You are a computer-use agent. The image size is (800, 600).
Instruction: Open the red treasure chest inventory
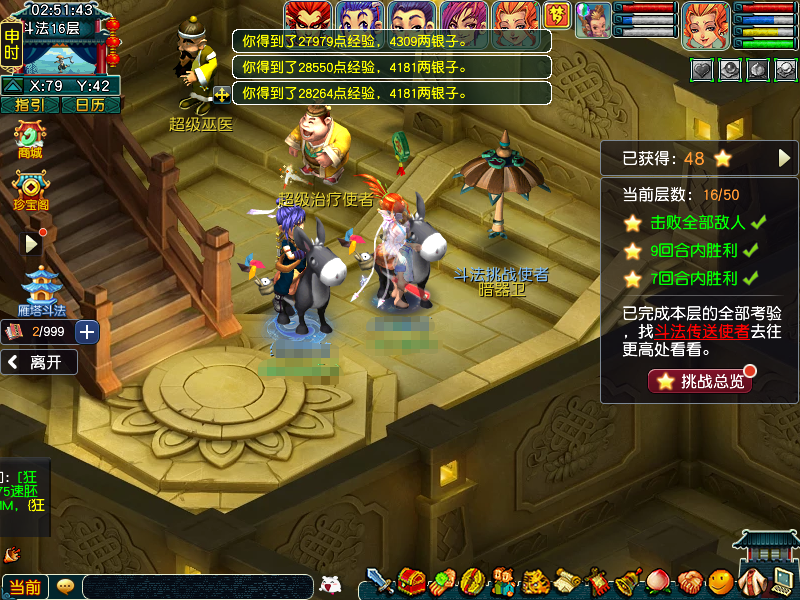tap(411, 580)
